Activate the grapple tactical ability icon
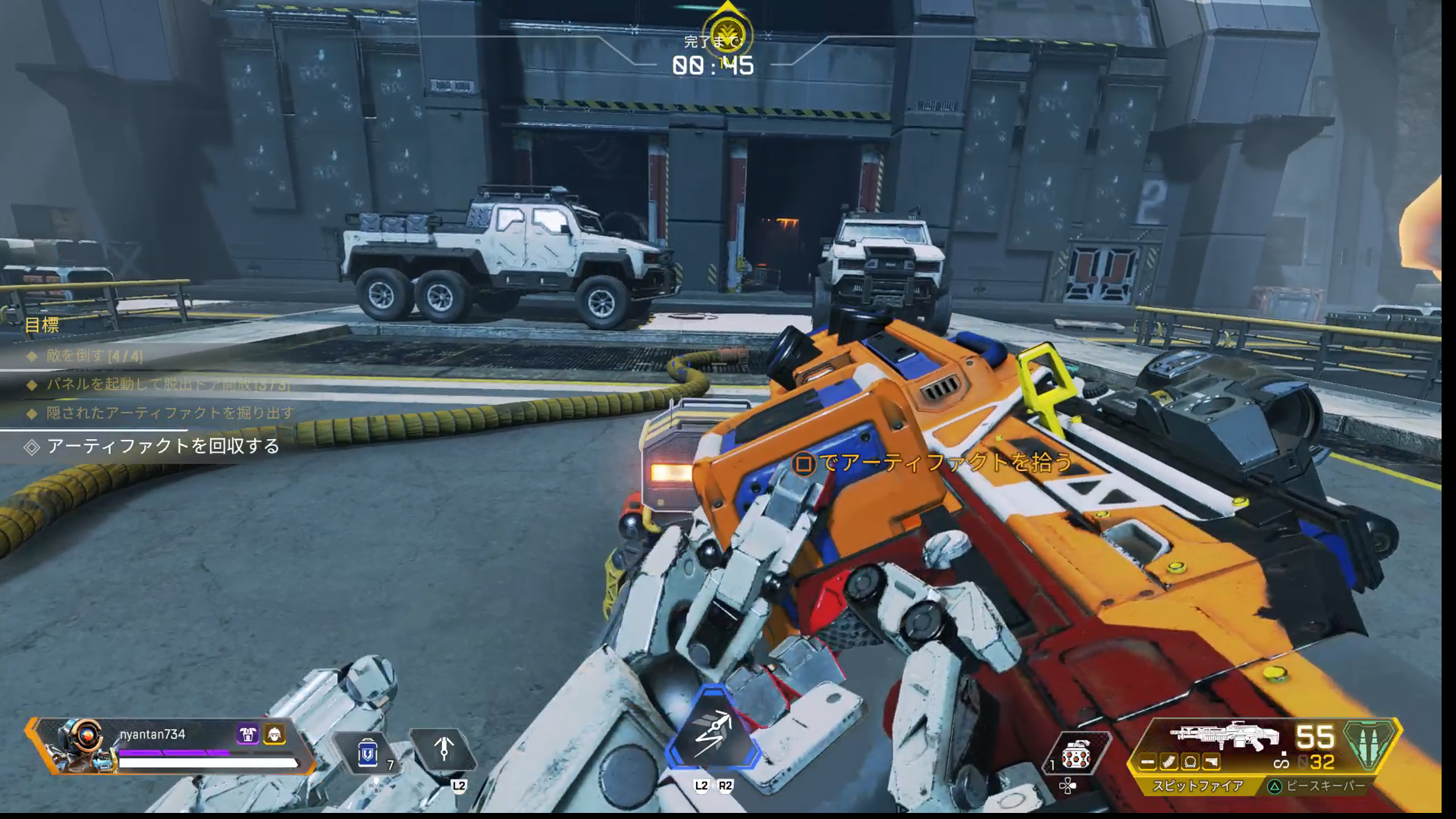Screen dimensions: 1456x819 (444, 749)
